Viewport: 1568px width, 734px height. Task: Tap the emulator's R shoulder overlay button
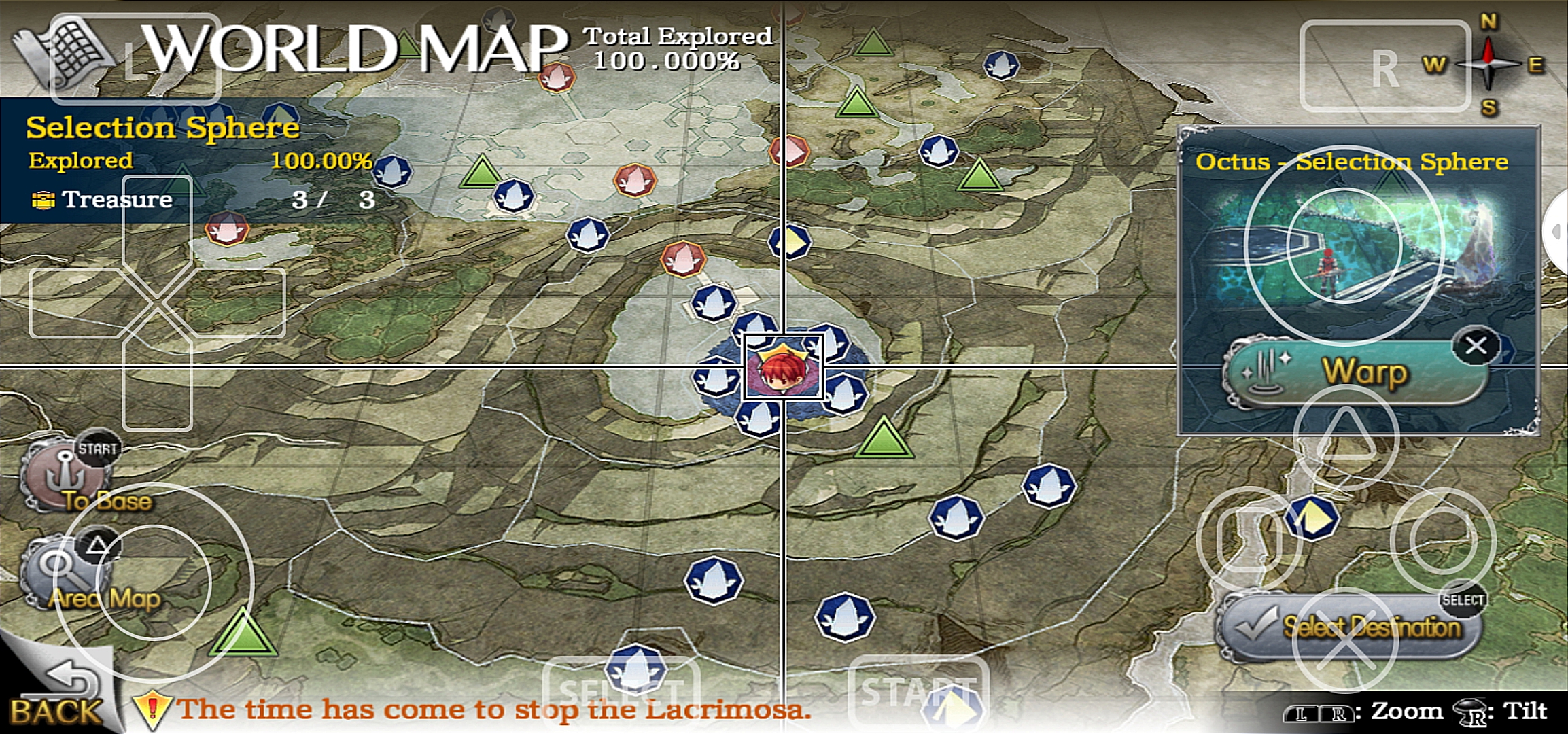click(1384, 67)
